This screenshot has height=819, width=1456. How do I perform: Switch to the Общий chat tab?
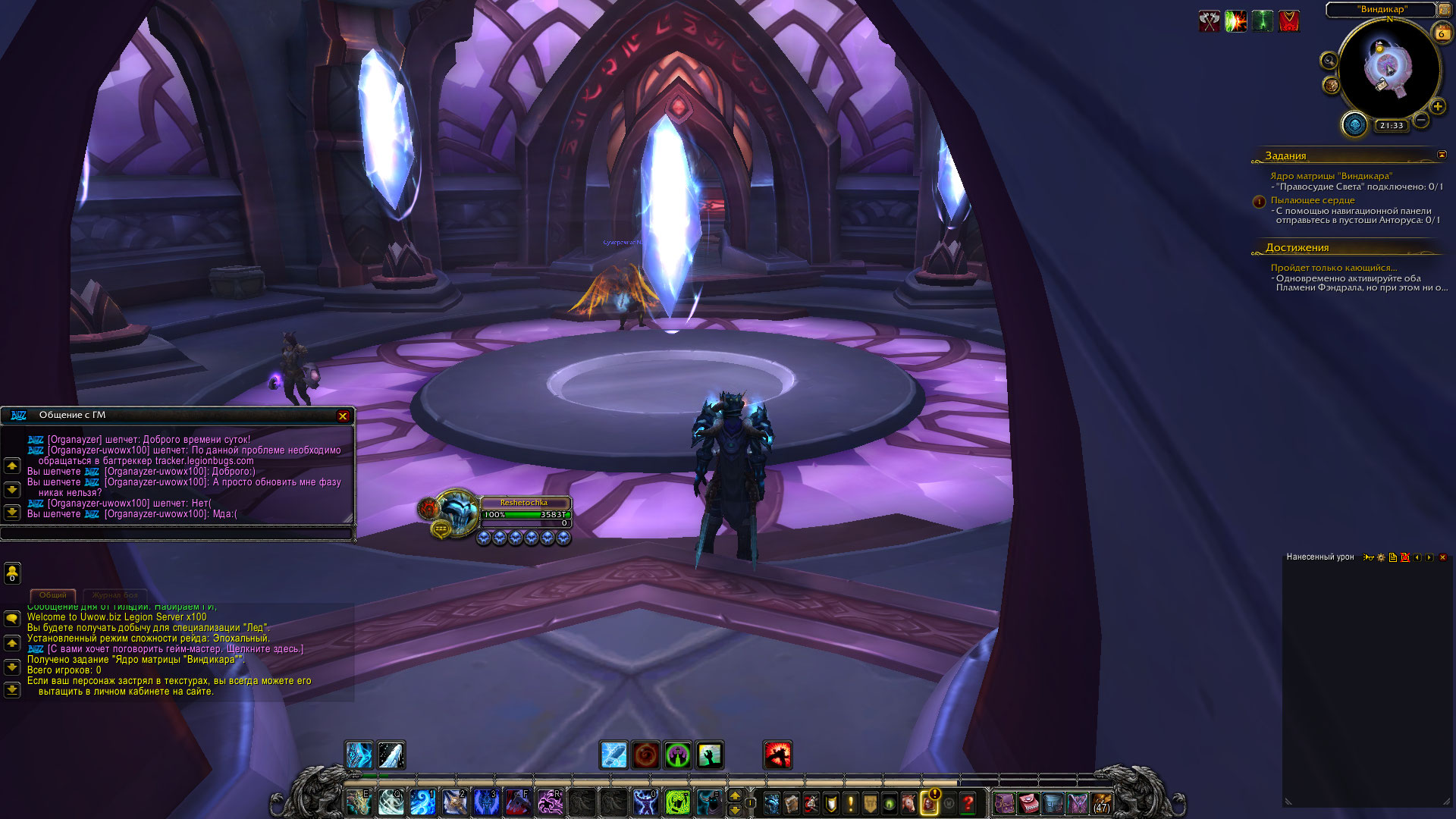pyautogui.click(x=53, y=595)
